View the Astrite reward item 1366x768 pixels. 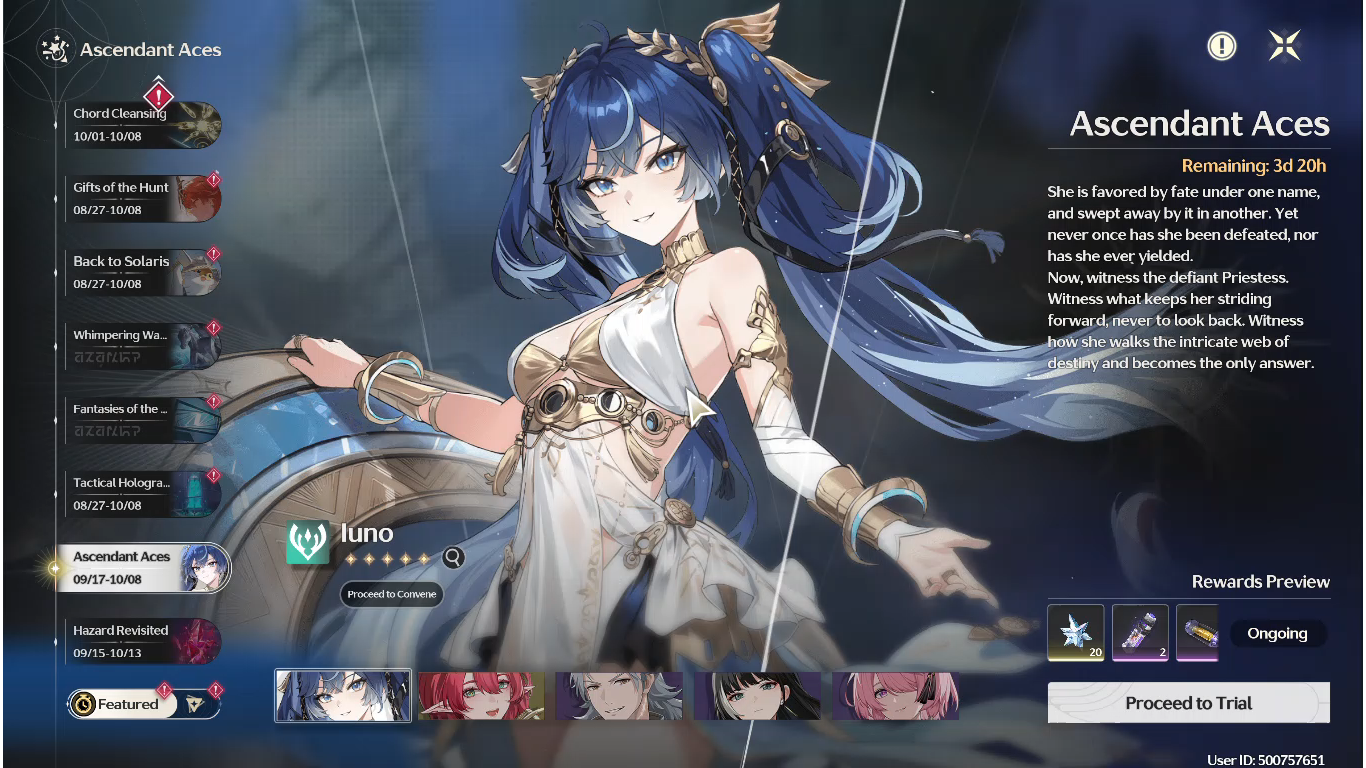(1075, 632)
